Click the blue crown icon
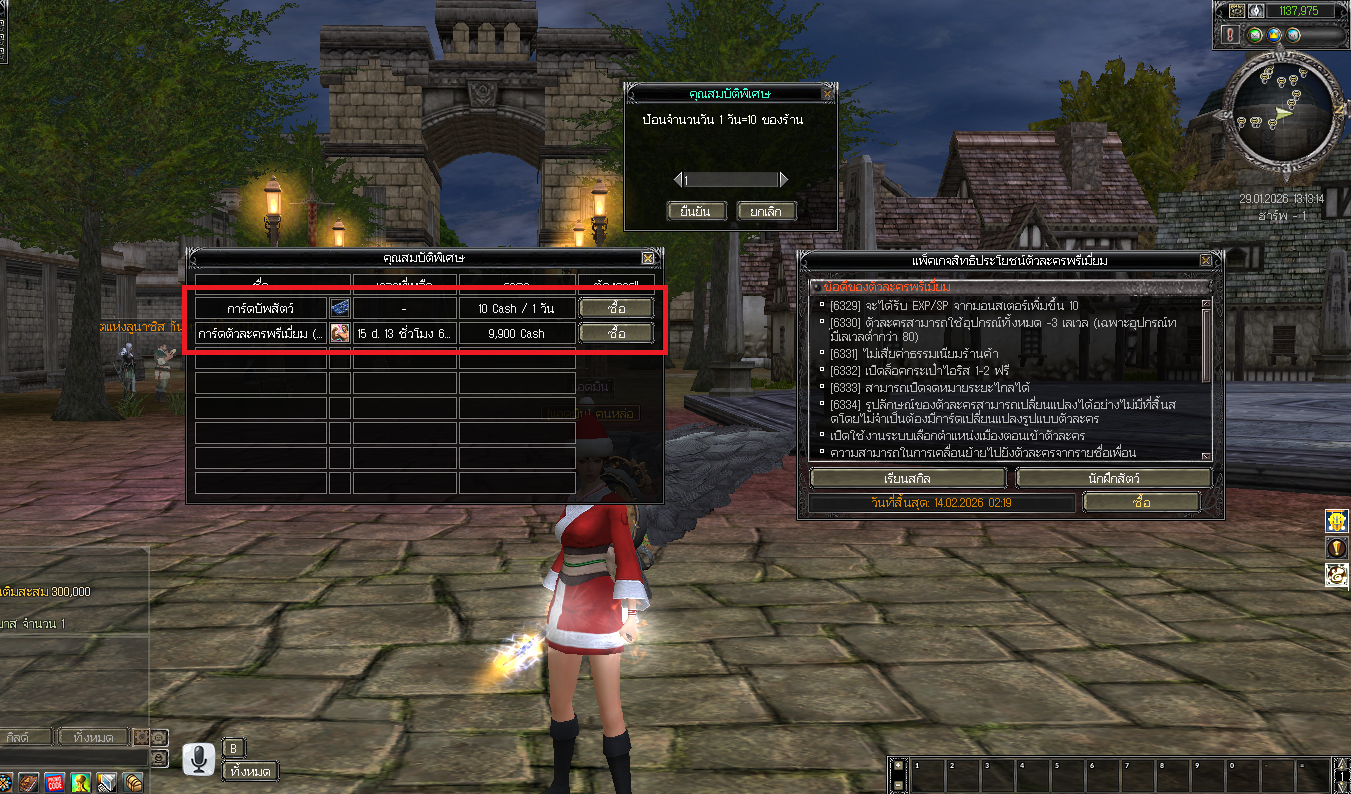 pyautogui.click(x=1275, y=35)
